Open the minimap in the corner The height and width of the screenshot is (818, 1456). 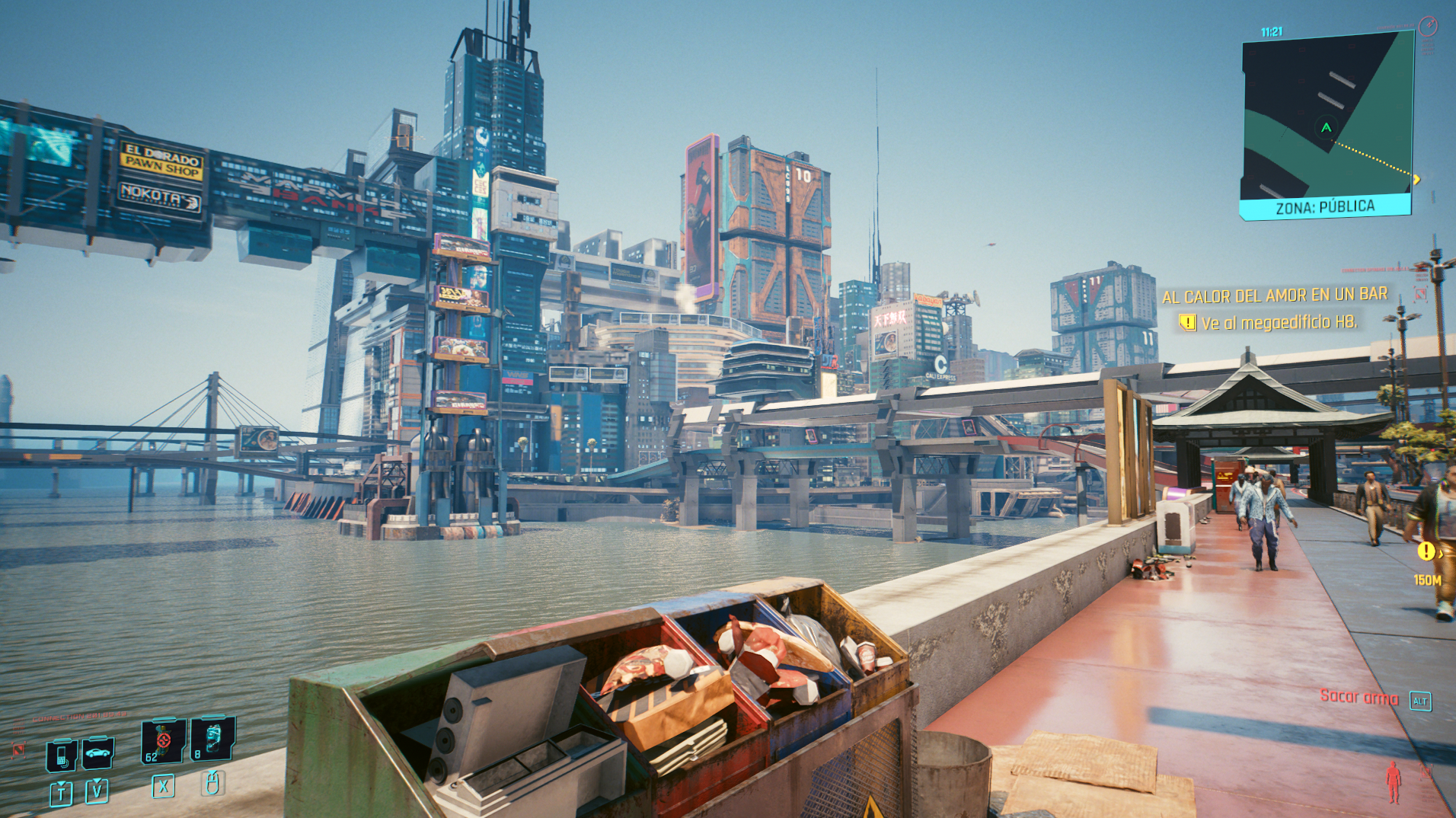(x=1327, y=122)
